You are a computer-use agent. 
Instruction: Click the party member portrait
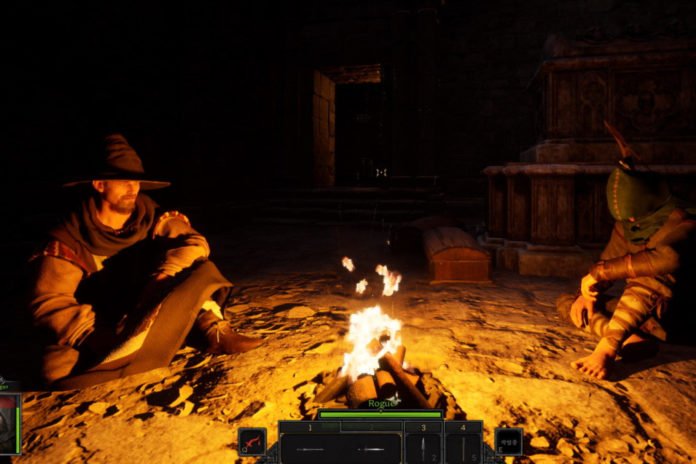tap(8, 423)
